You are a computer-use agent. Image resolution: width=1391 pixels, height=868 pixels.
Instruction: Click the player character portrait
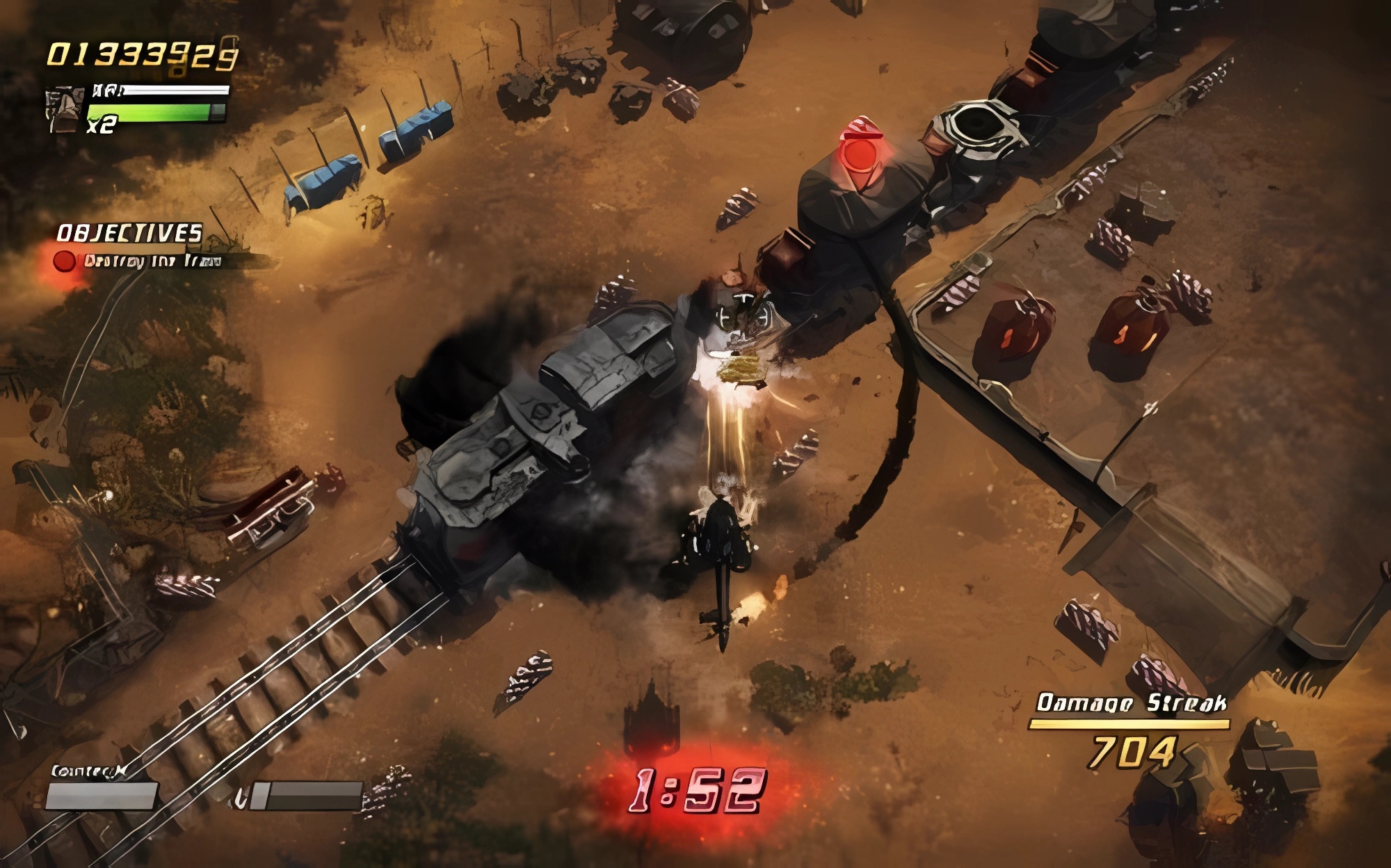coord(65,109)
